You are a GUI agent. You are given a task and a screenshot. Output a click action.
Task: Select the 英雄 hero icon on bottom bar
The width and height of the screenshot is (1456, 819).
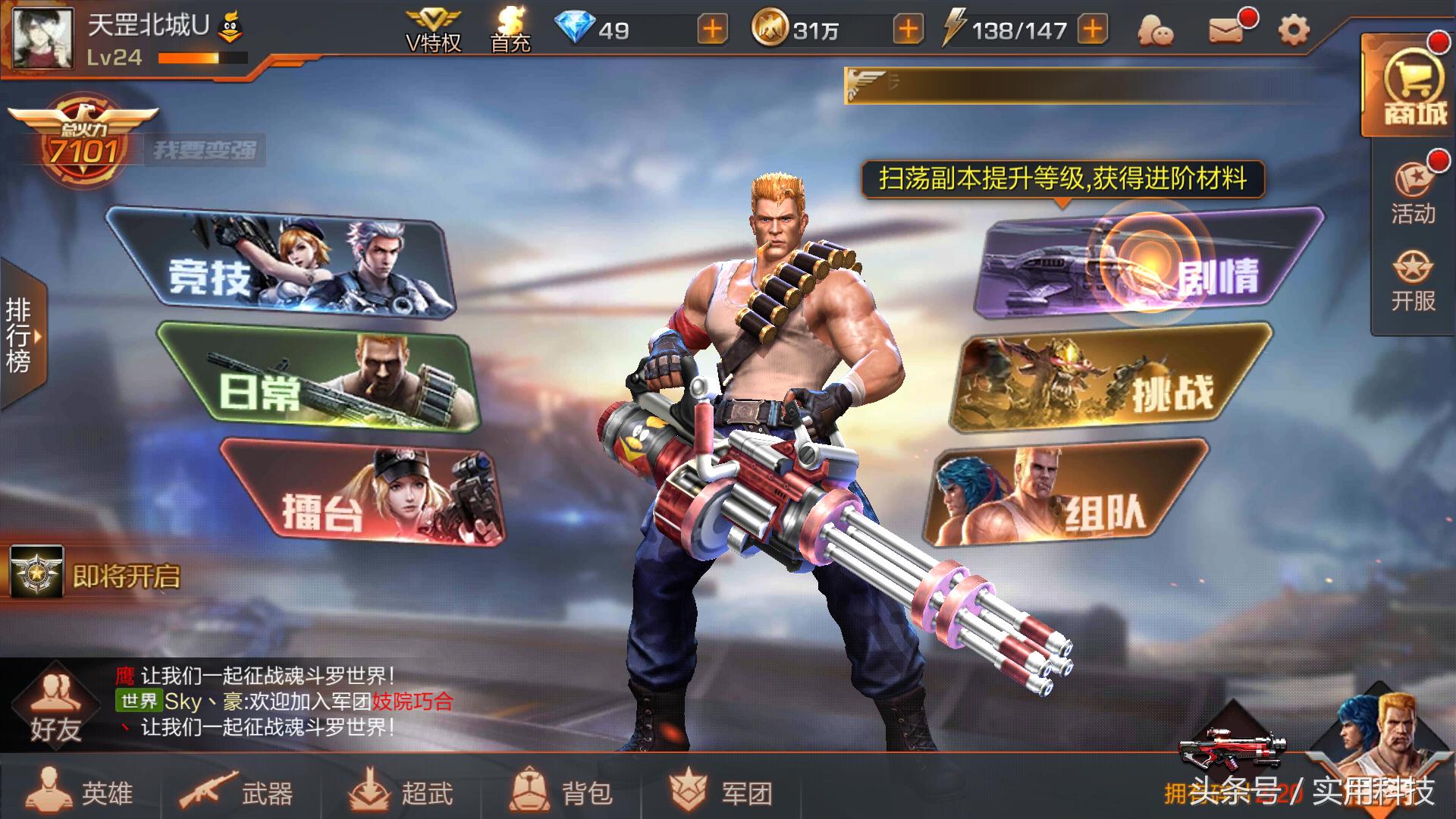(x=83, y=794)
